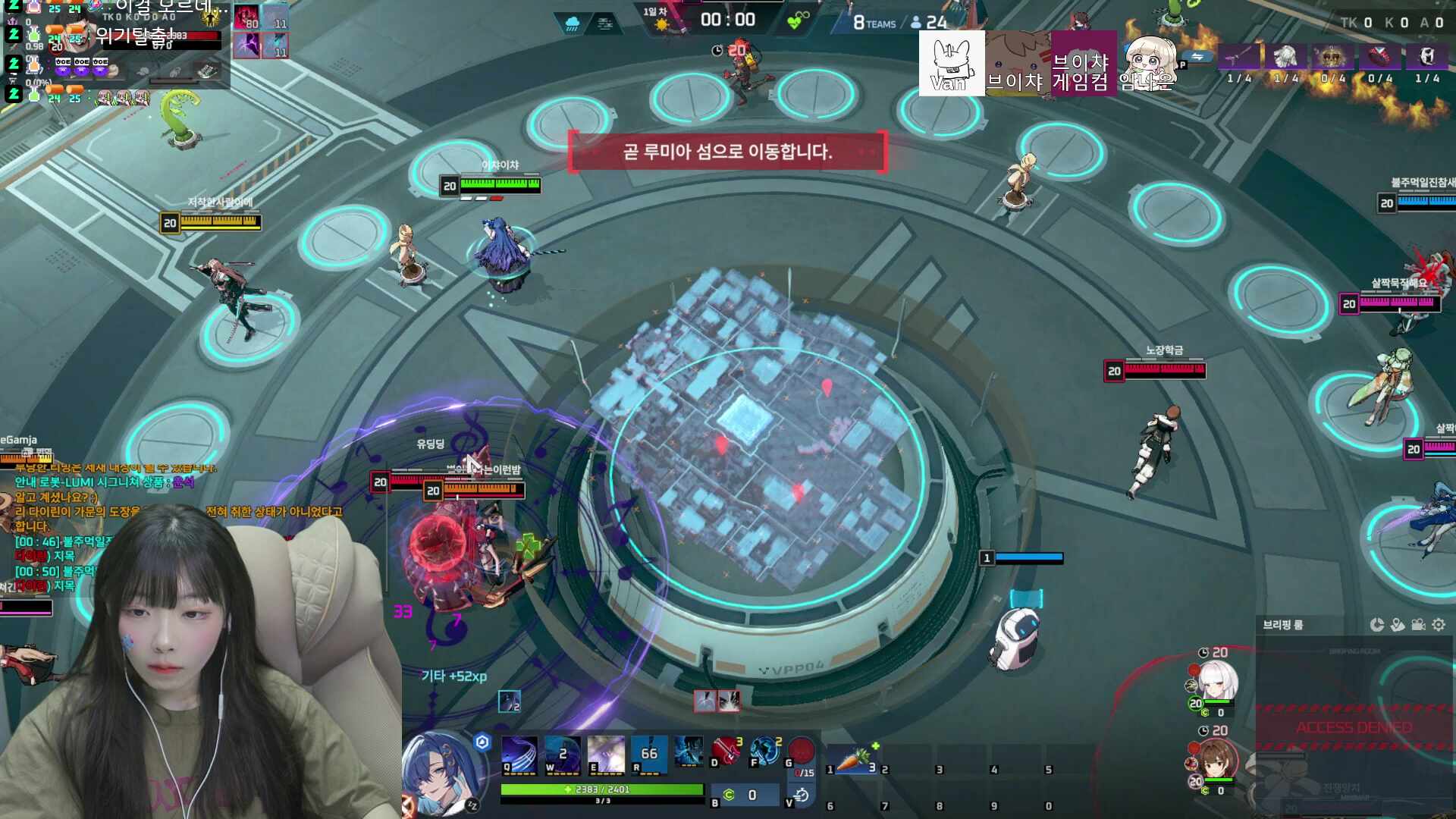The image size is (1456, 819).
Task: Toggle the hexagon upgrade icon beside the character portrait
Action: coord(482,742)
